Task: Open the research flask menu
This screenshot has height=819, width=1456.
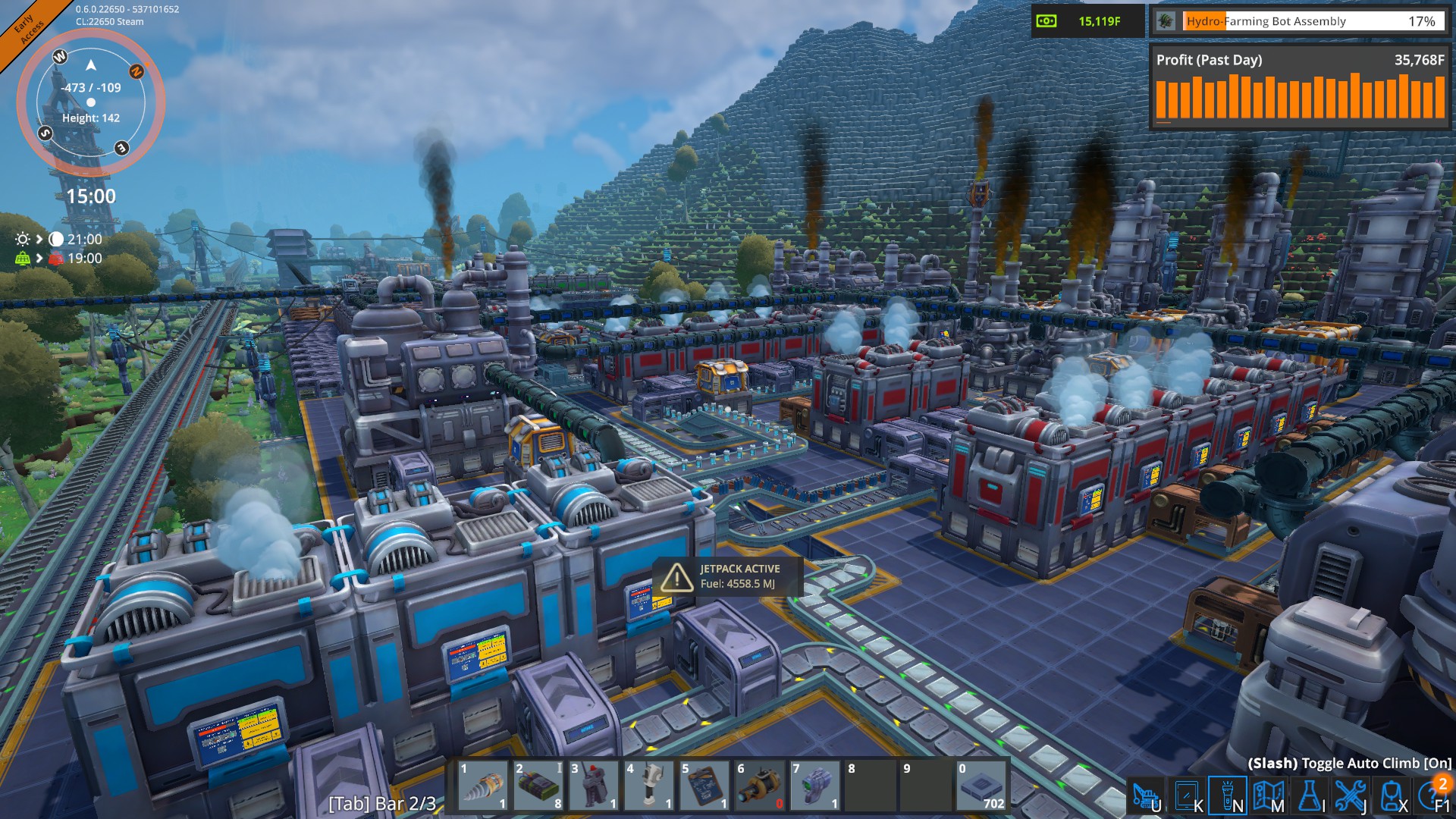Action: 1309,796
